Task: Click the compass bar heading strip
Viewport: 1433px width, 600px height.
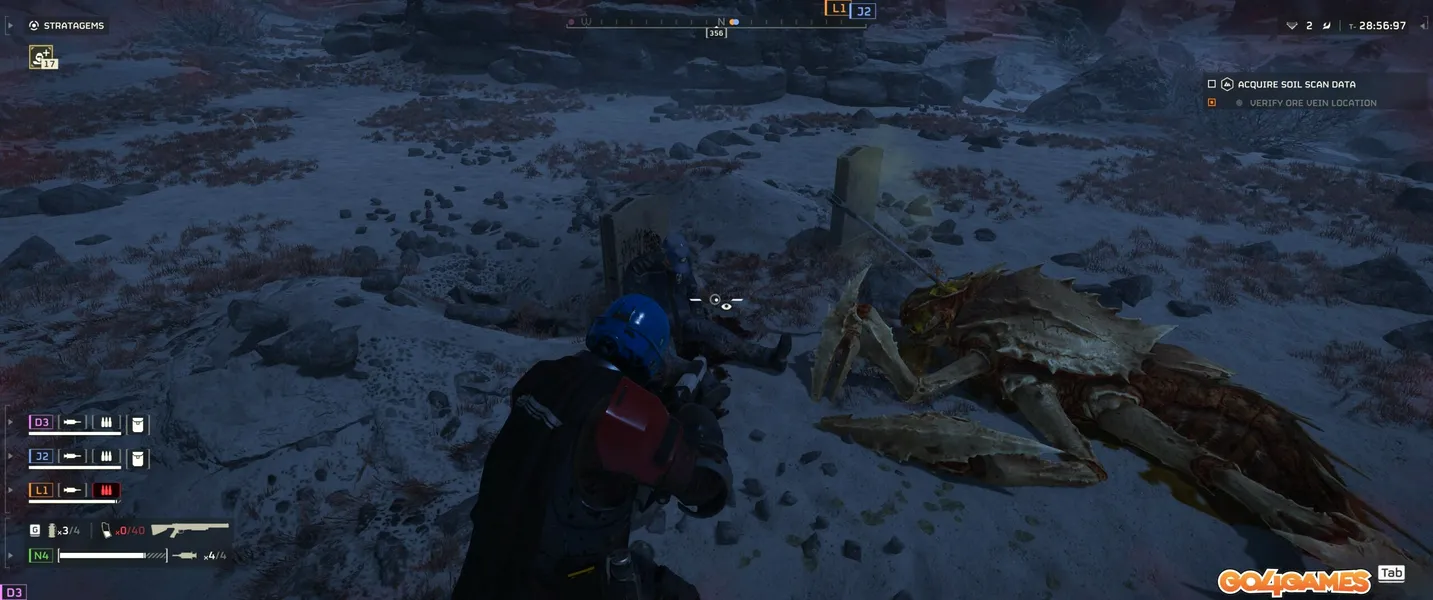Action: point(715,21)
